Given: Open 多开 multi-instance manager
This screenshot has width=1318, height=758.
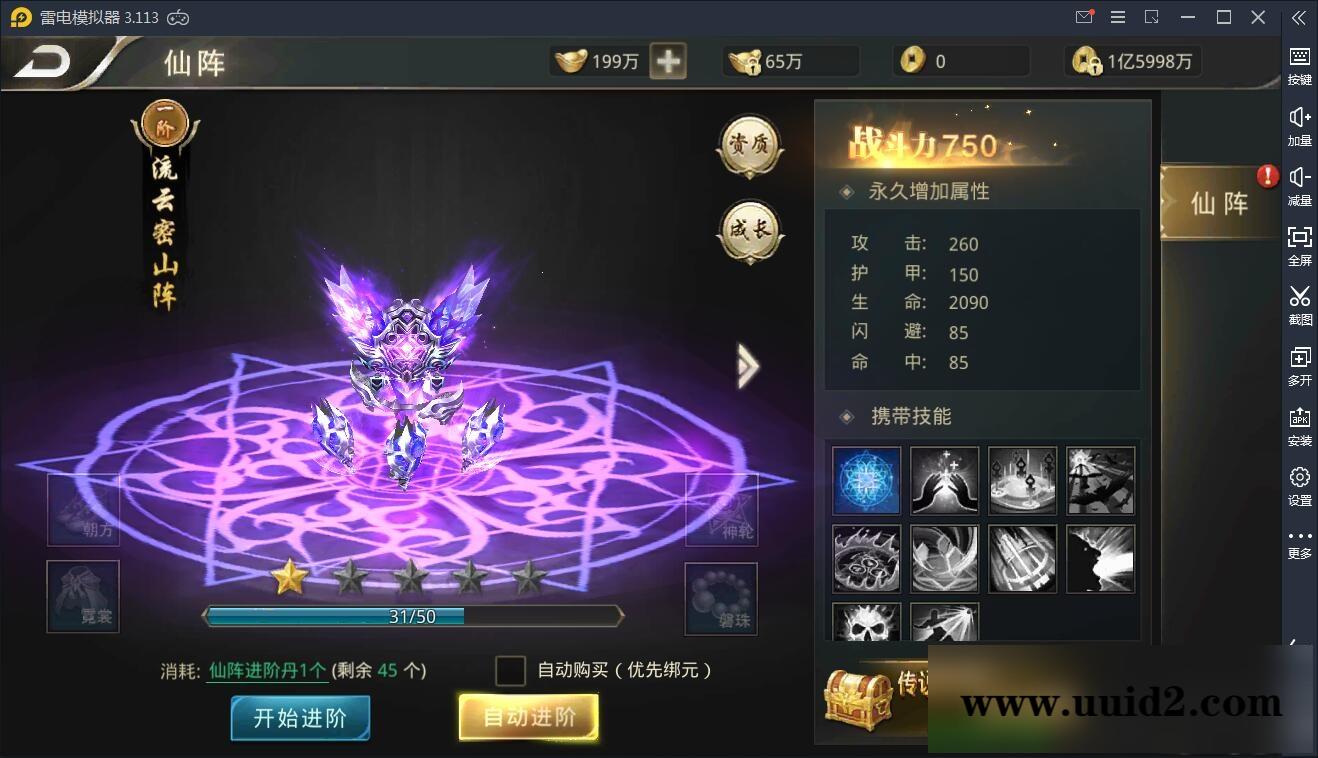Looking at the screenshot, I should click(x=1299, y=367).
